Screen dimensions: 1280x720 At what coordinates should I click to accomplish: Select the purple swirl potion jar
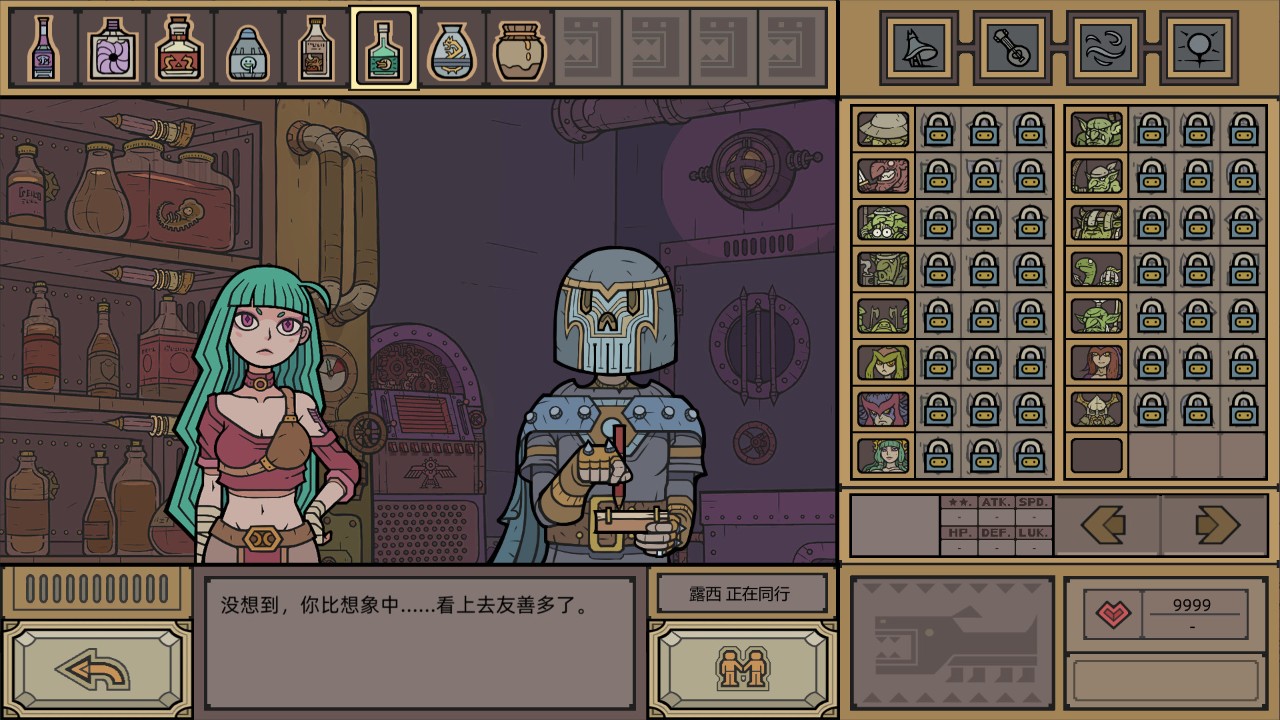point(112,48)
